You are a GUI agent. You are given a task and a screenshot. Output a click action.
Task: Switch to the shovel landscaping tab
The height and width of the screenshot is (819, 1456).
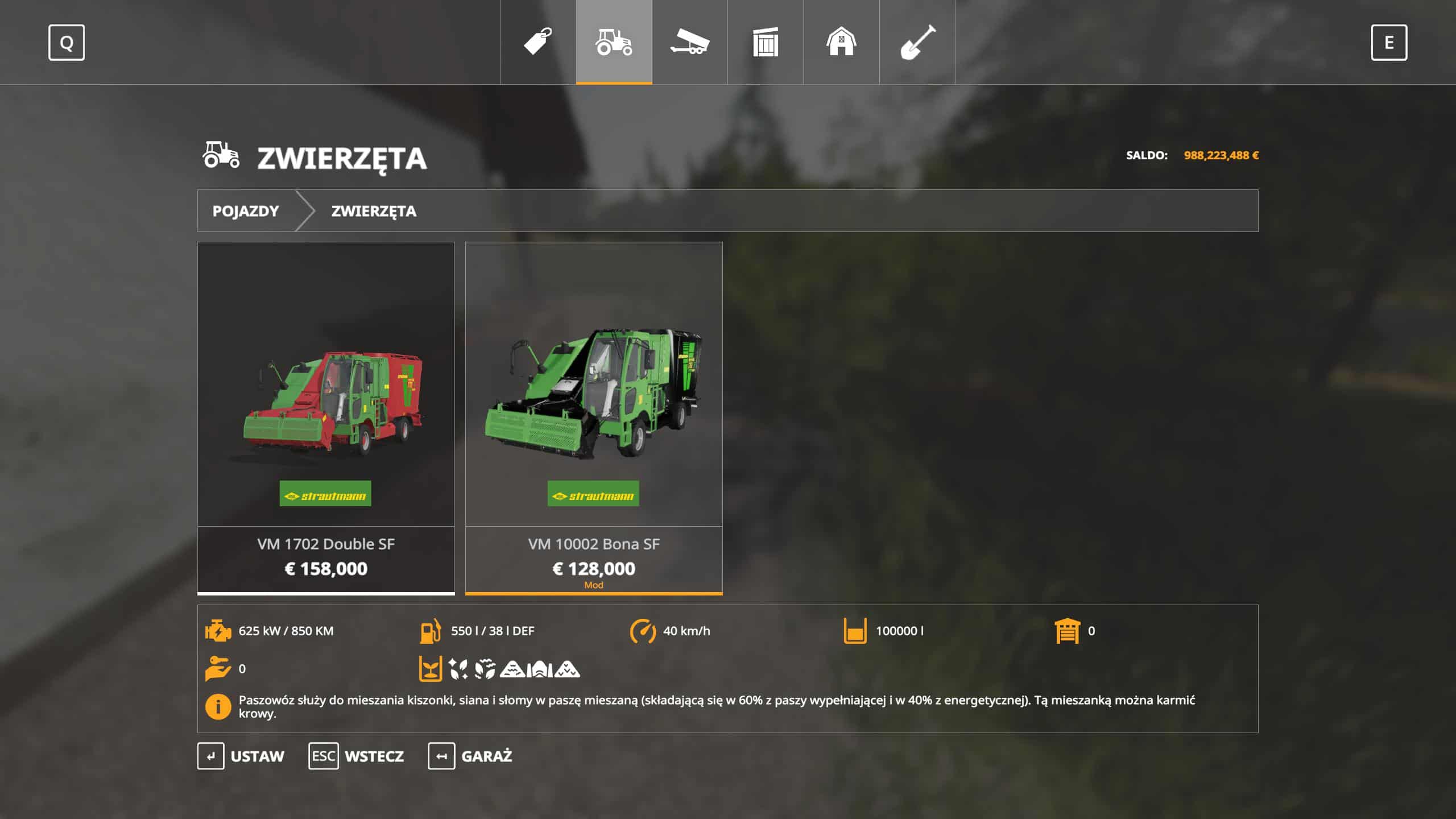(x=917, y=42)
